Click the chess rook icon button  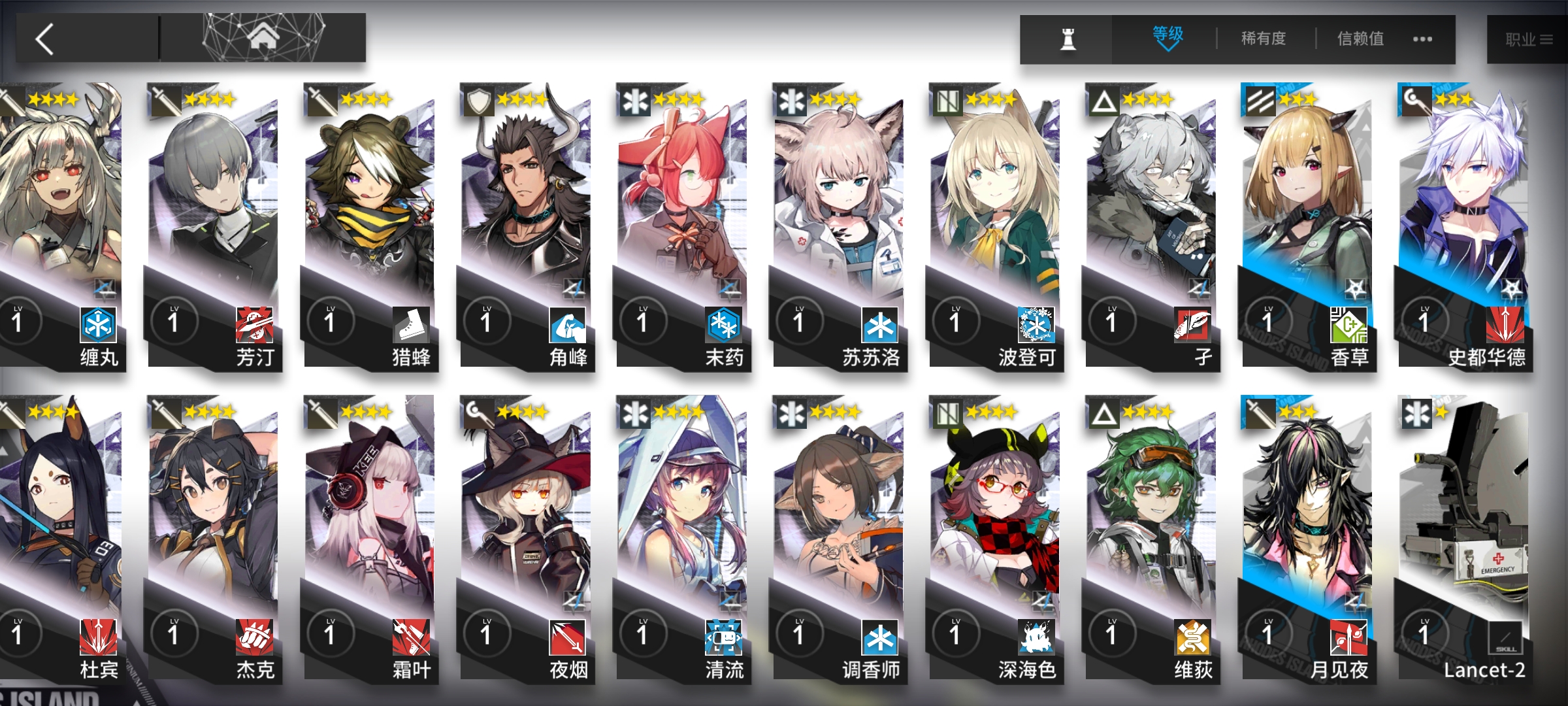1068,39
